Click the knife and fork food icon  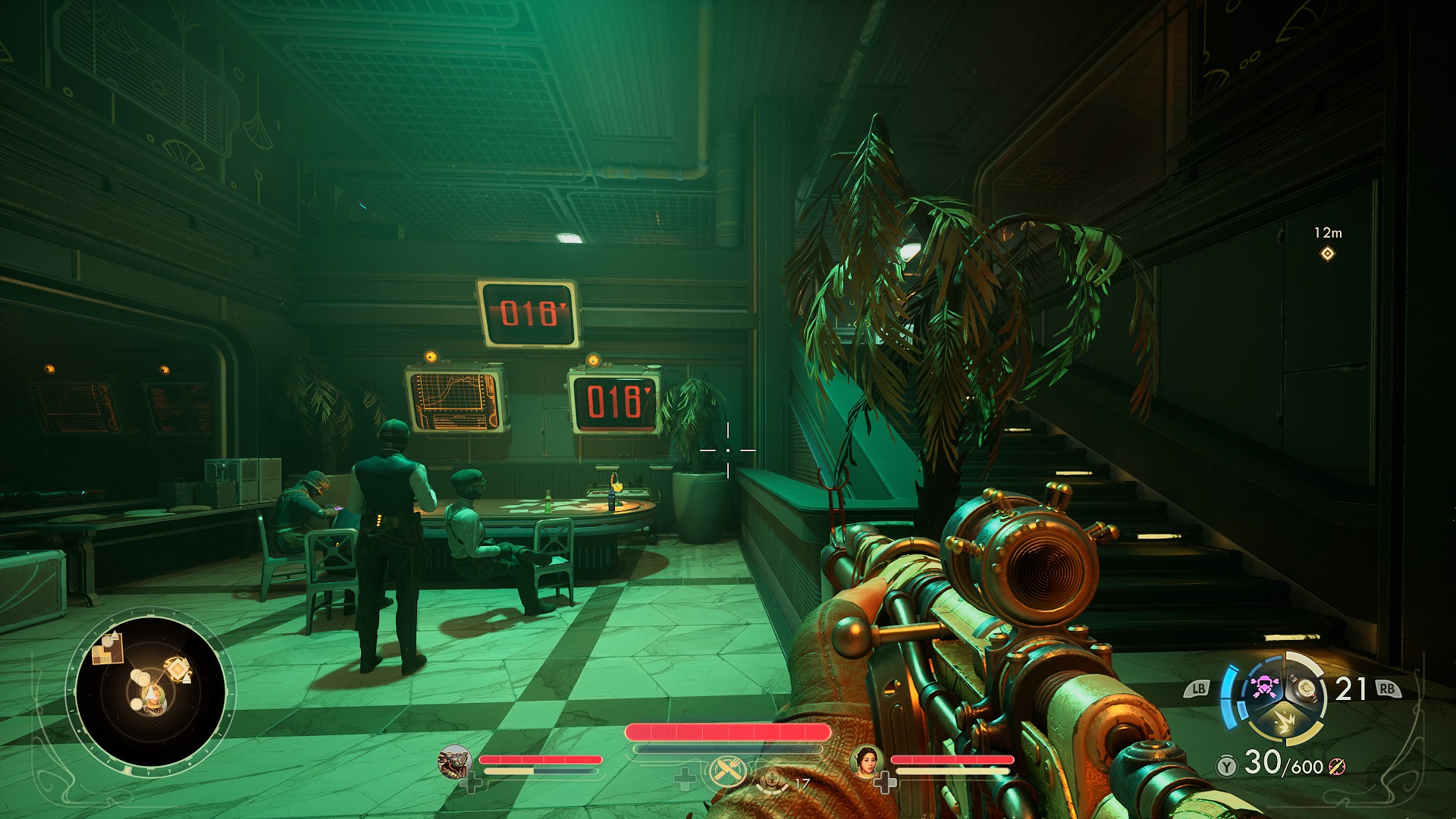click(x=726, y=772)
